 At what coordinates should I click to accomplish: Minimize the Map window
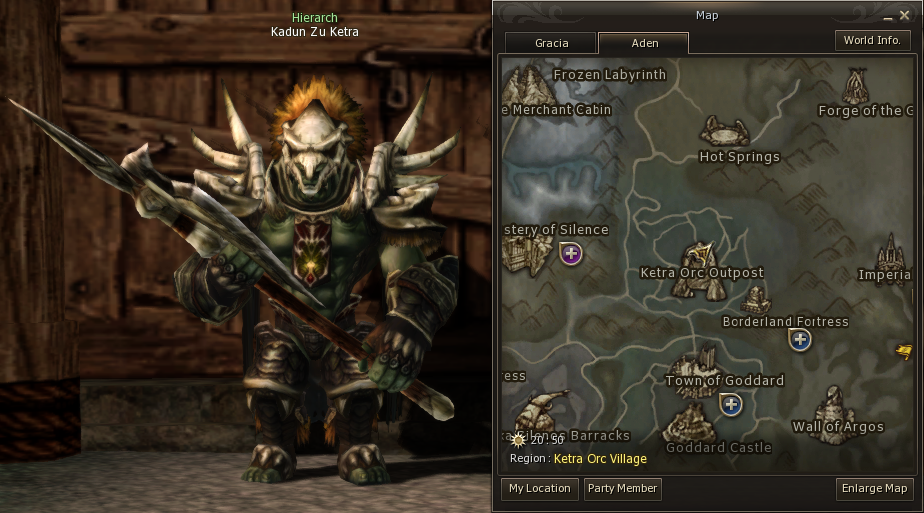coord(887,17)
